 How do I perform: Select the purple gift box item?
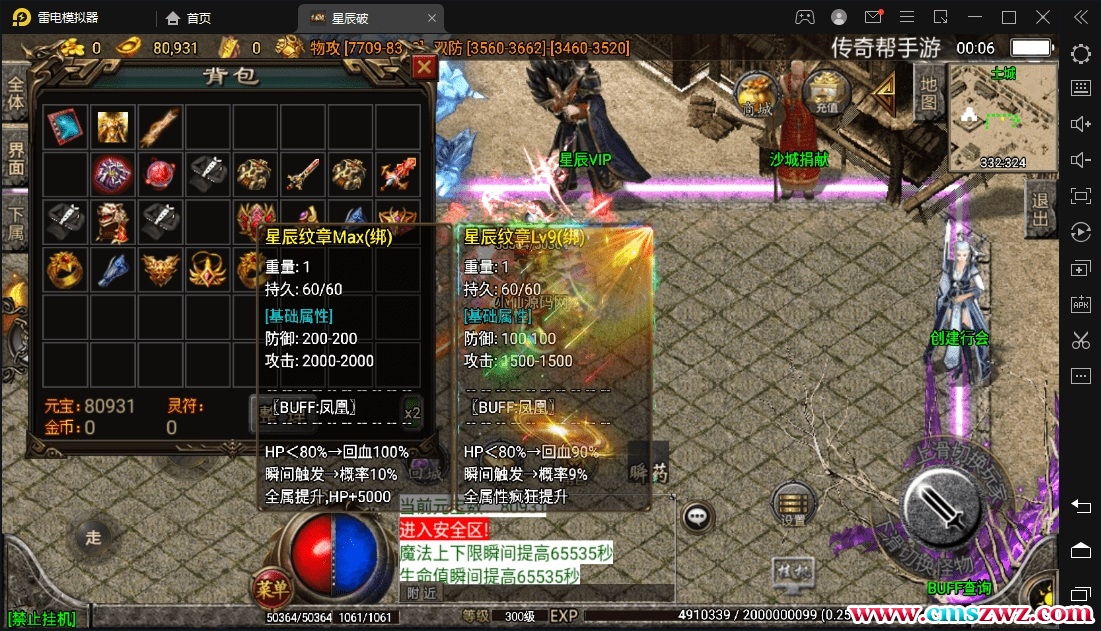(112, 175)
